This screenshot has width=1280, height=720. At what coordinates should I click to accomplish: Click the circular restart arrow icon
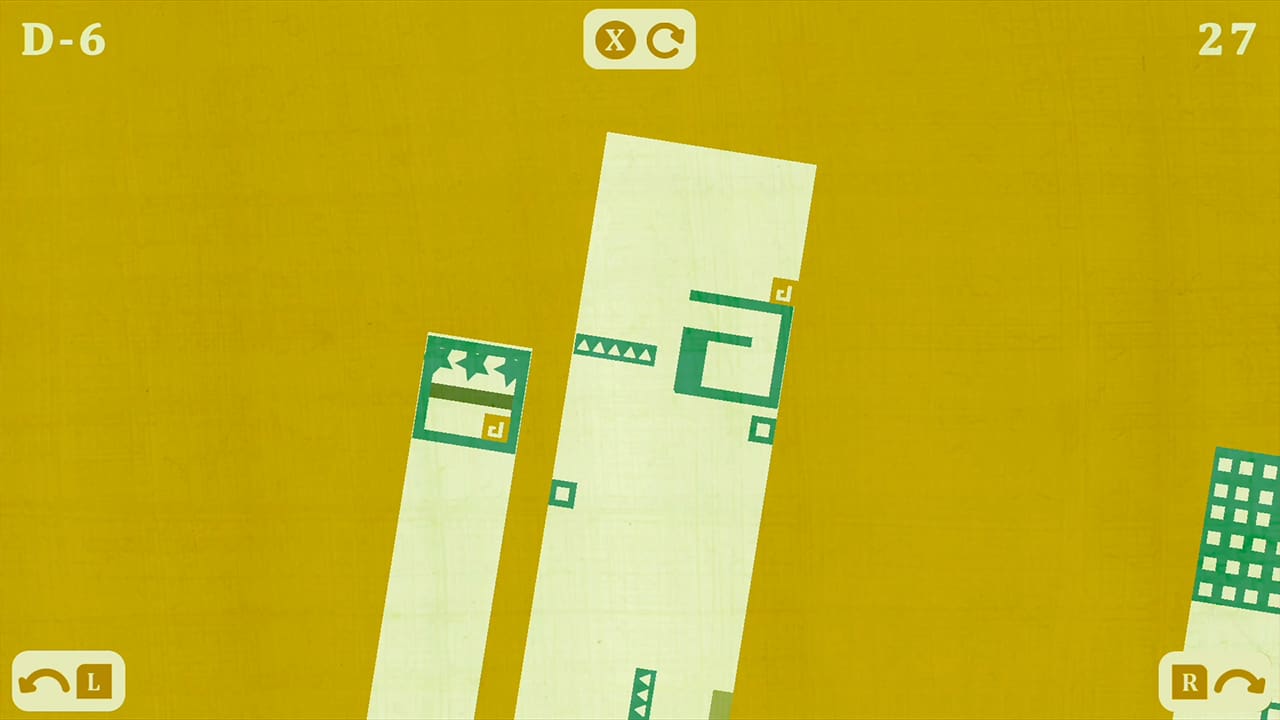665,41
